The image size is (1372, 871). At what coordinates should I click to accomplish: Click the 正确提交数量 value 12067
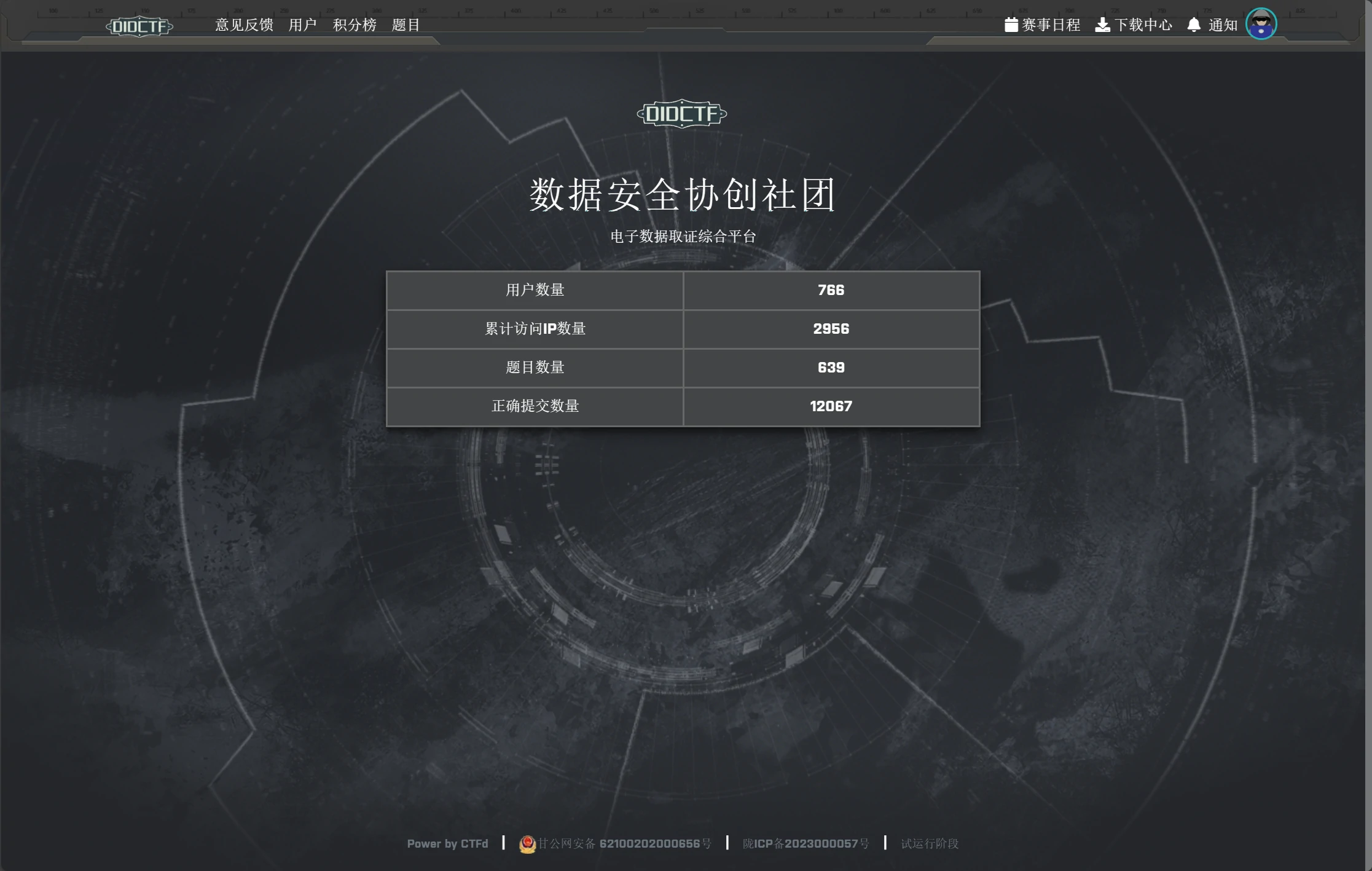coord(831,406)
